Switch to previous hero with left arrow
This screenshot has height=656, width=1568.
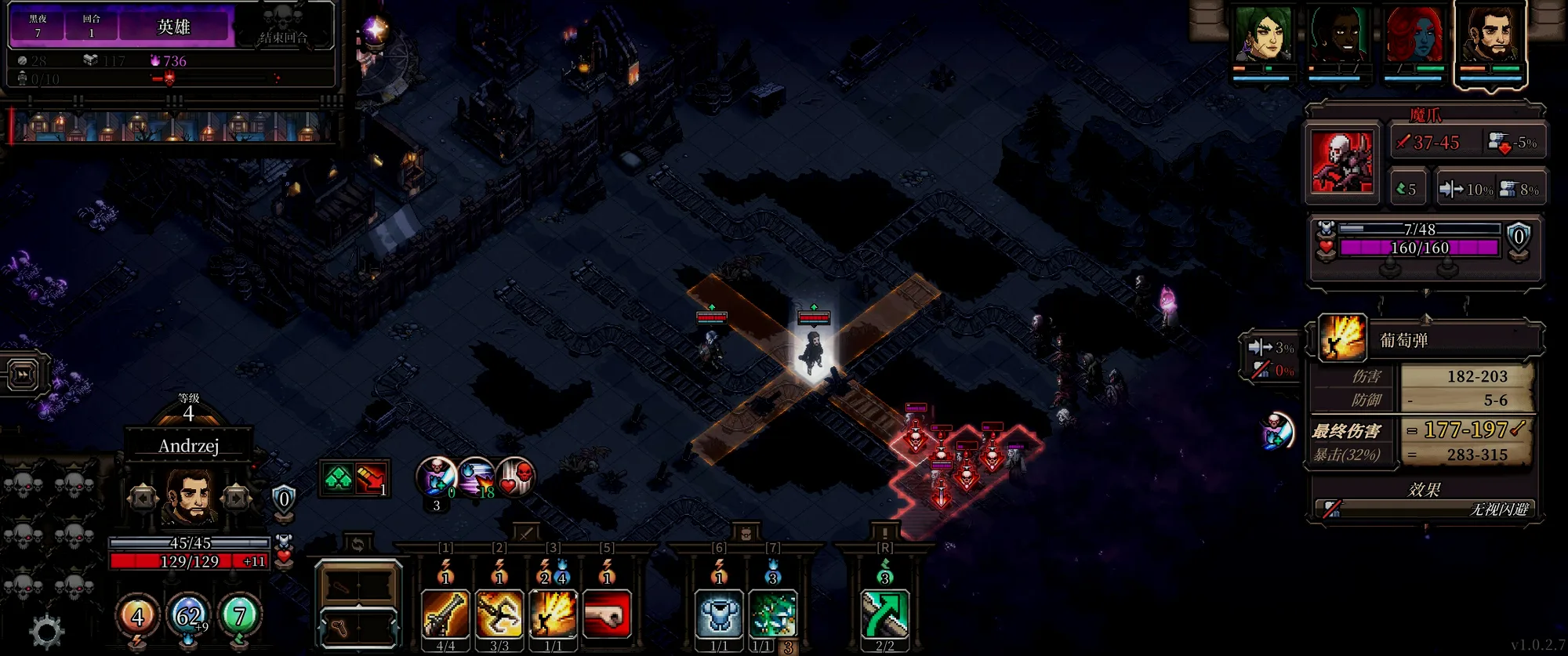point(143,498)
